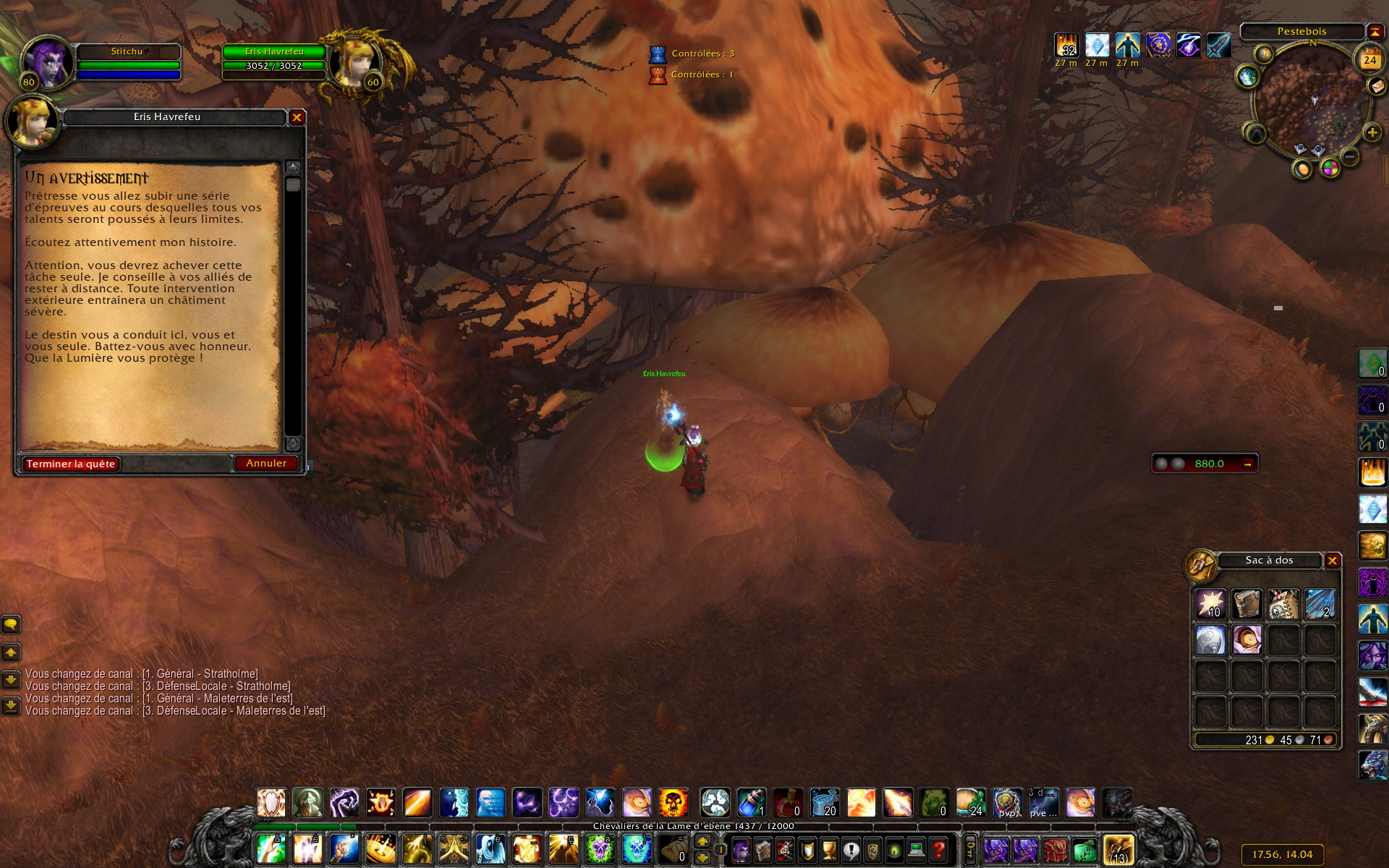1389x868 pixels.
Task: Activate the flaming skull ability
Action: (x=673, y=803)
